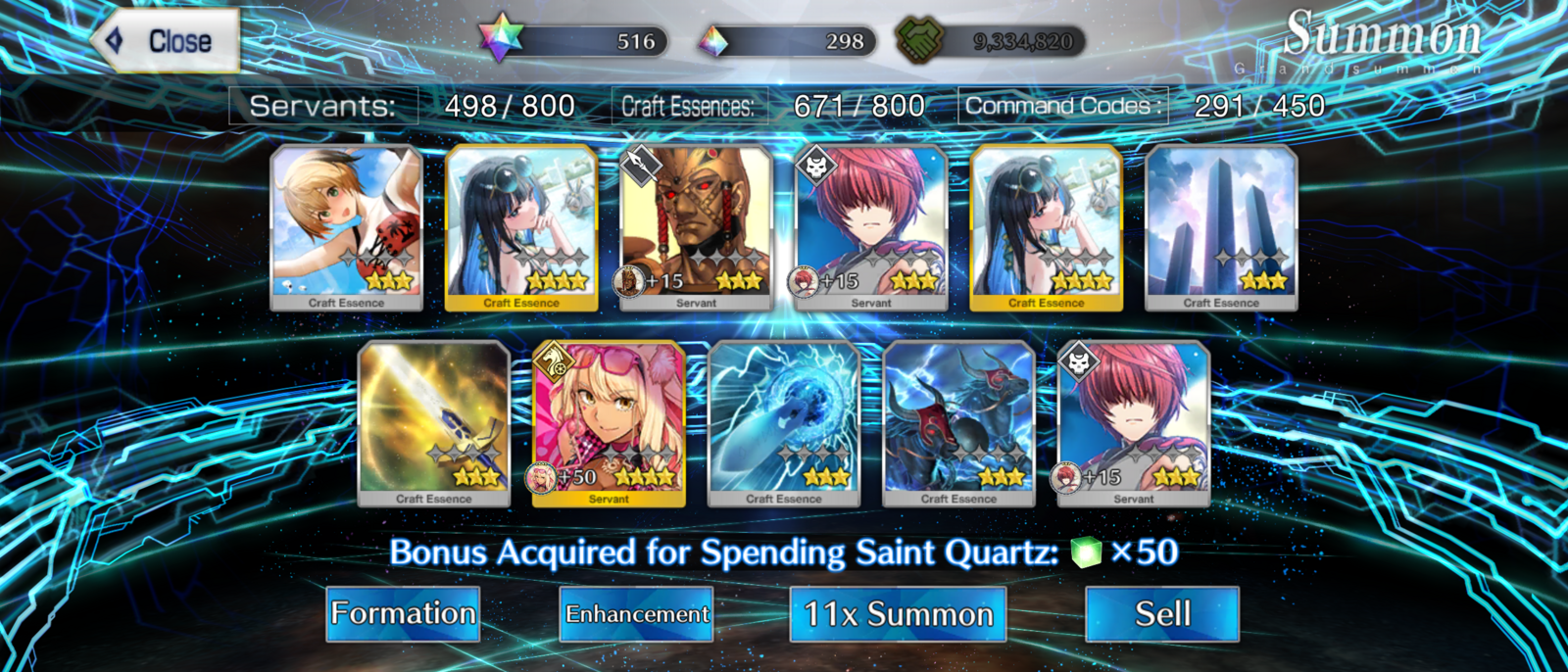This screenshot has width=1568, height=672.
Task: Perform another 11x Summon
Action: tap(898, 614)
